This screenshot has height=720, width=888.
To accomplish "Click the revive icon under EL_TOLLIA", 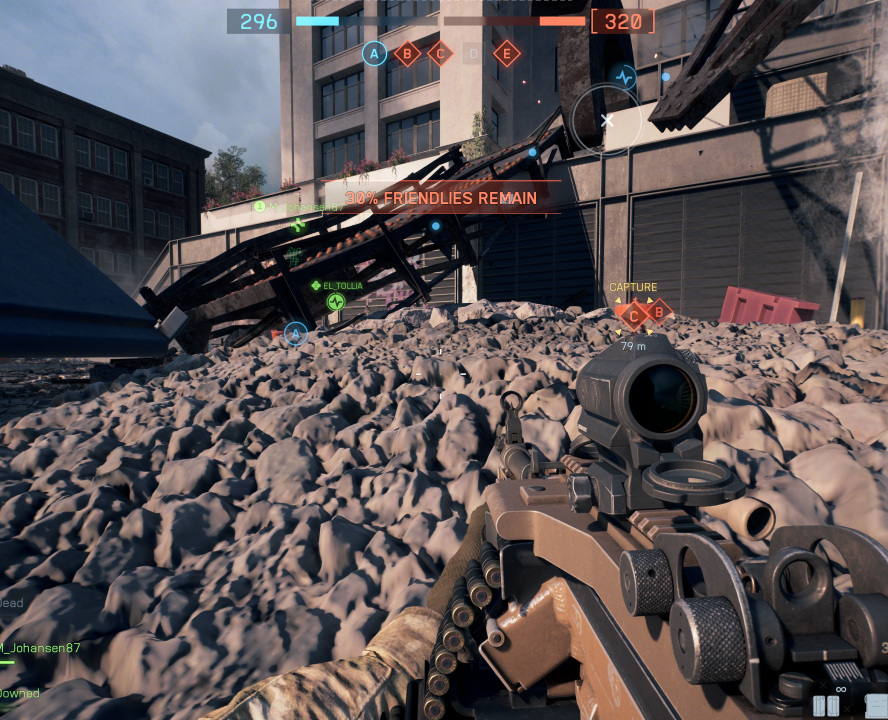I will (x=335, y=301).
